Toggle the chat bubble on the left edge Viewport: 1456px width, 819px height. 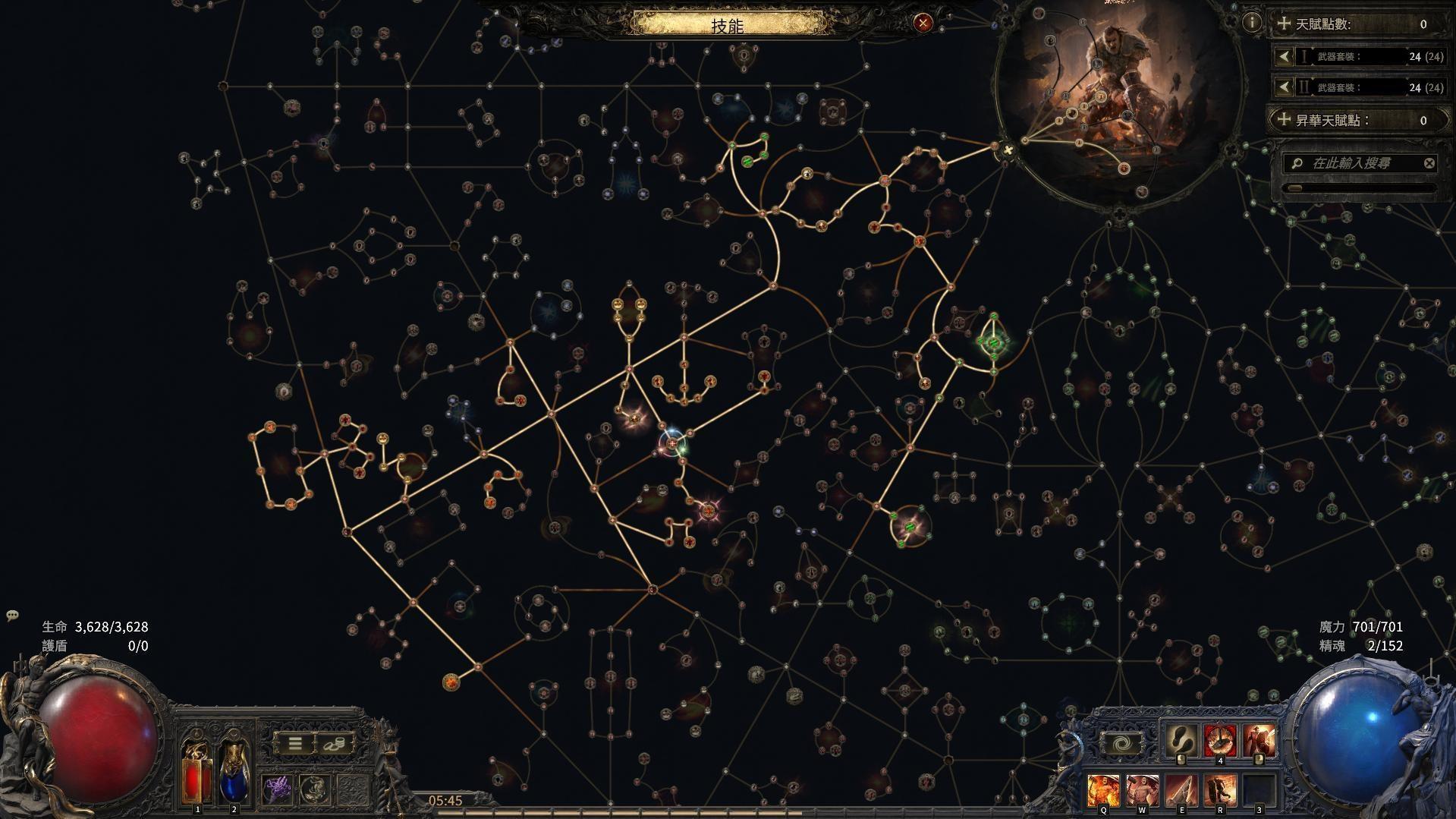11,616
